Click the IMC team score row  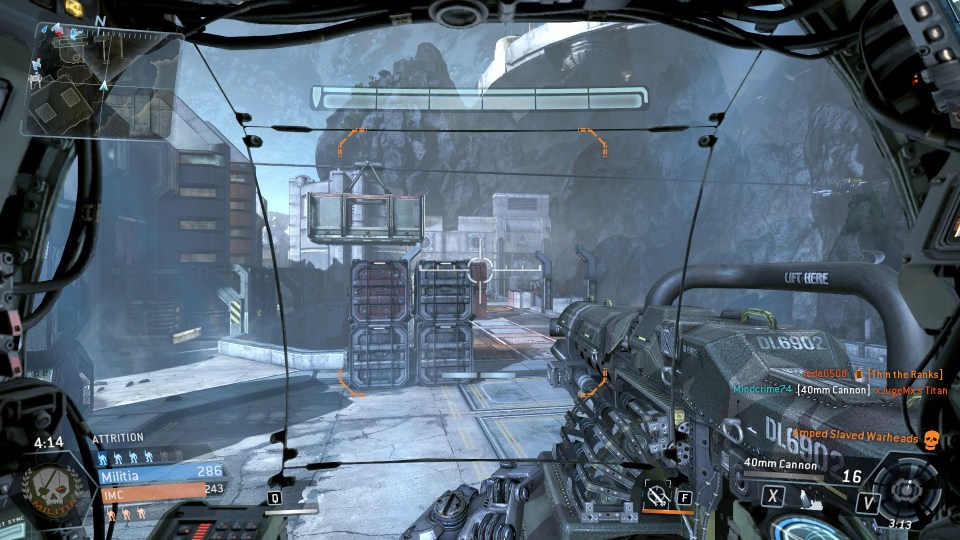coord(160,489)
